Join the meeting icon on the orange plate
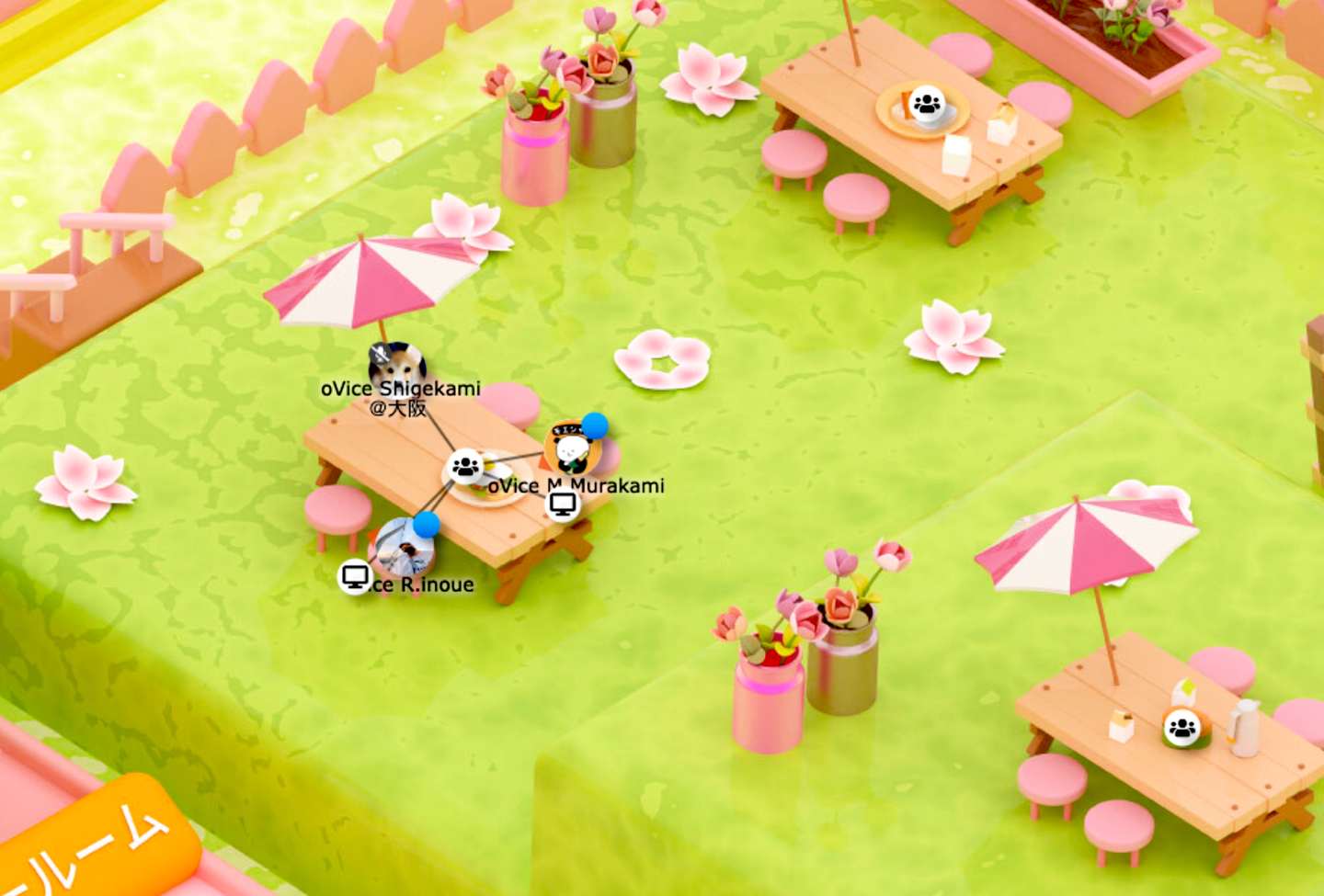This screenshot has height=896, width=1324. (x=927, y=103)
